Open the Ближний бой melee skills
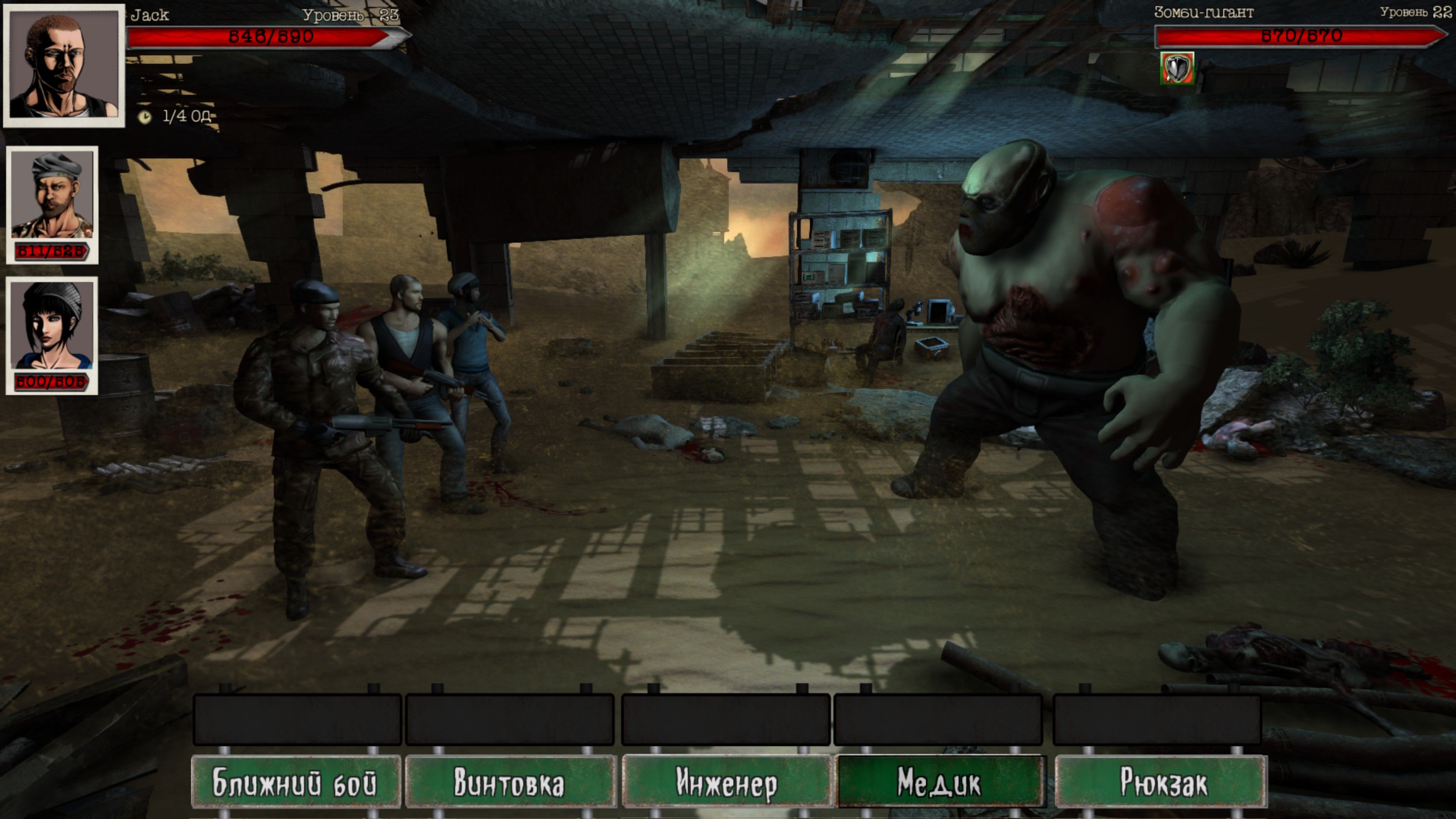Viewport: 1456px width, 819px height. click(296, 783)
